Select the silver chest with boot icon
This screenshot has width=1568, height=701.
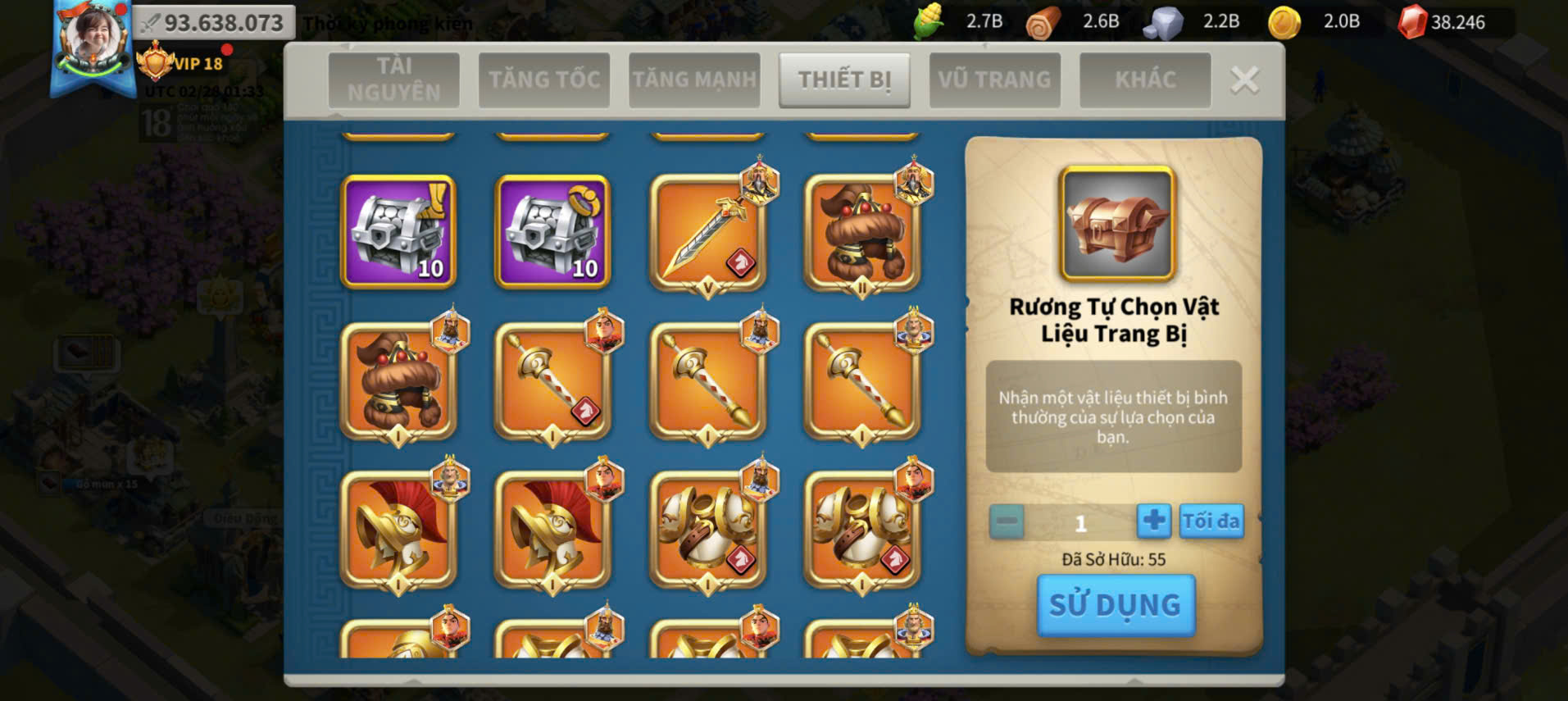(398, 232)
